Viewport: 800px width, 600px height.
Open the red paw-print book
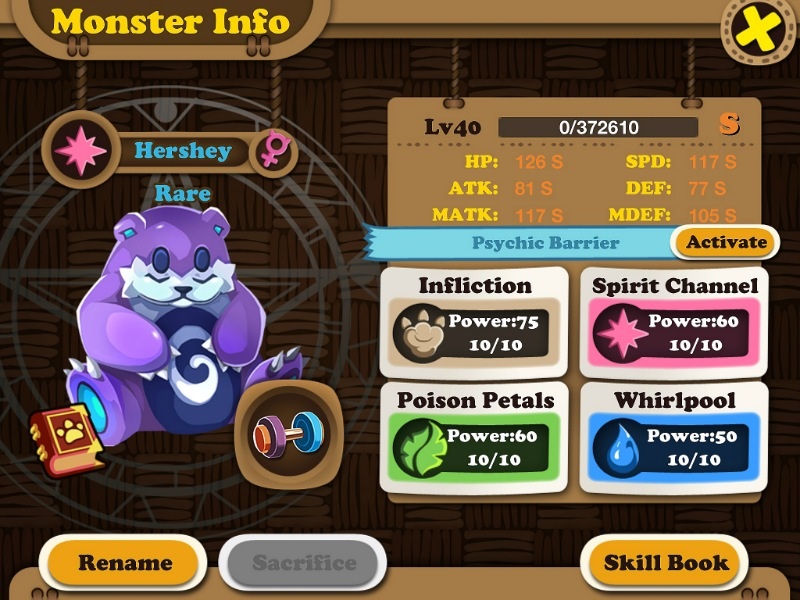(x=66, y=443)
